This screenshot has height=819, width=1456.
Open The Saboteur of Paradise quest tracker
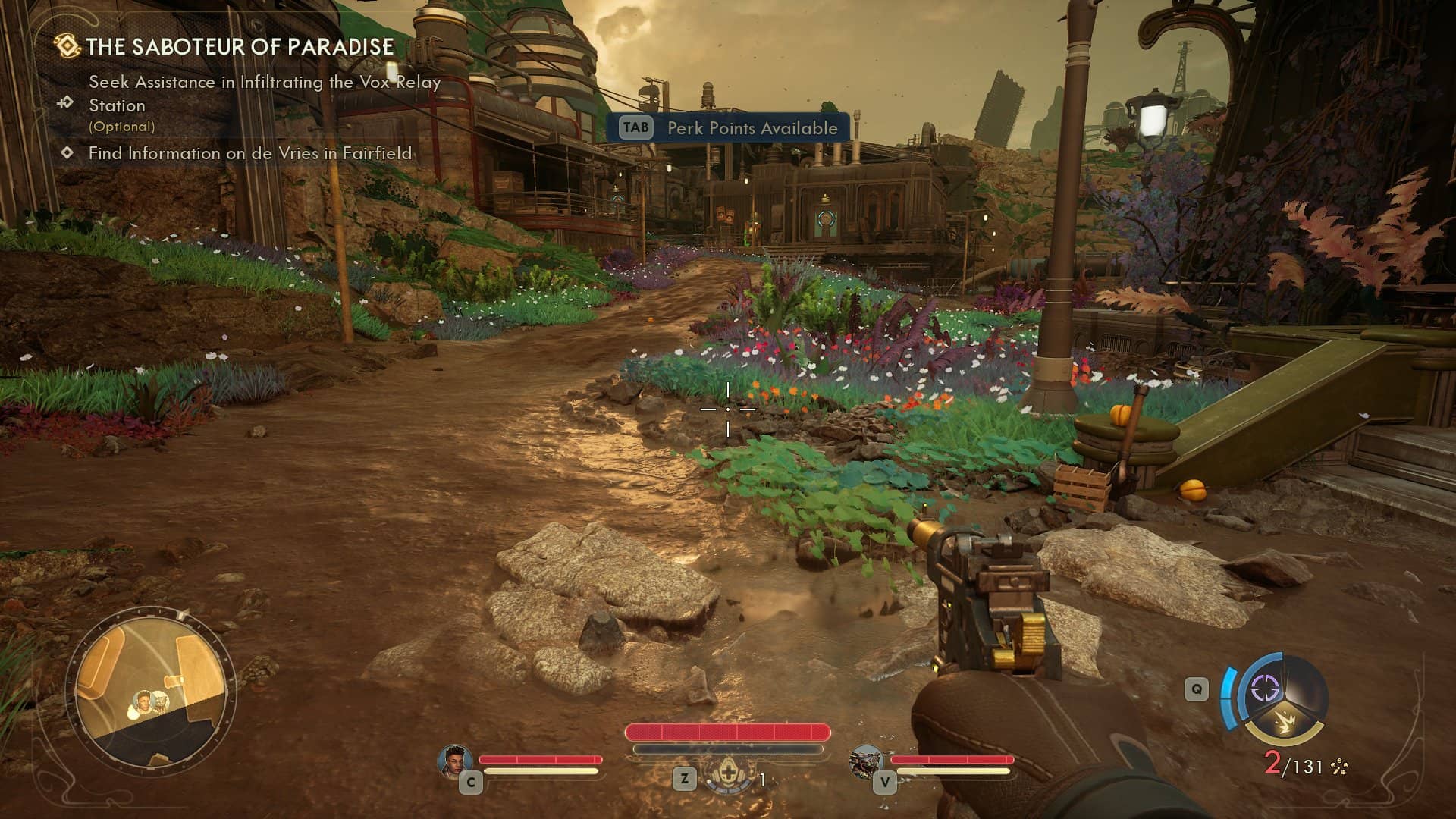240,47
